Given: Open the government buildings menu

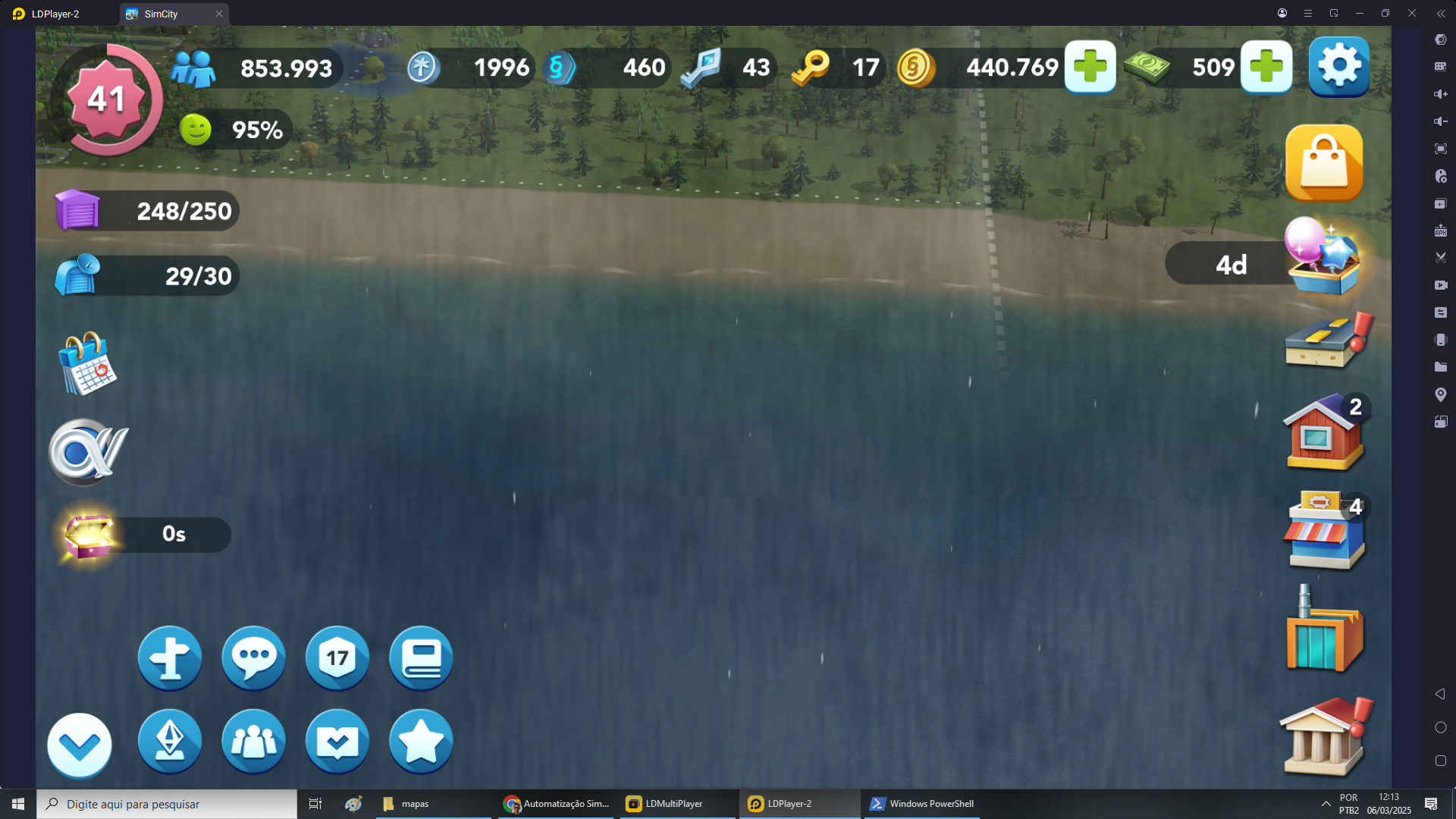Looking at the screenshot, I should (x=1323, y=737).
